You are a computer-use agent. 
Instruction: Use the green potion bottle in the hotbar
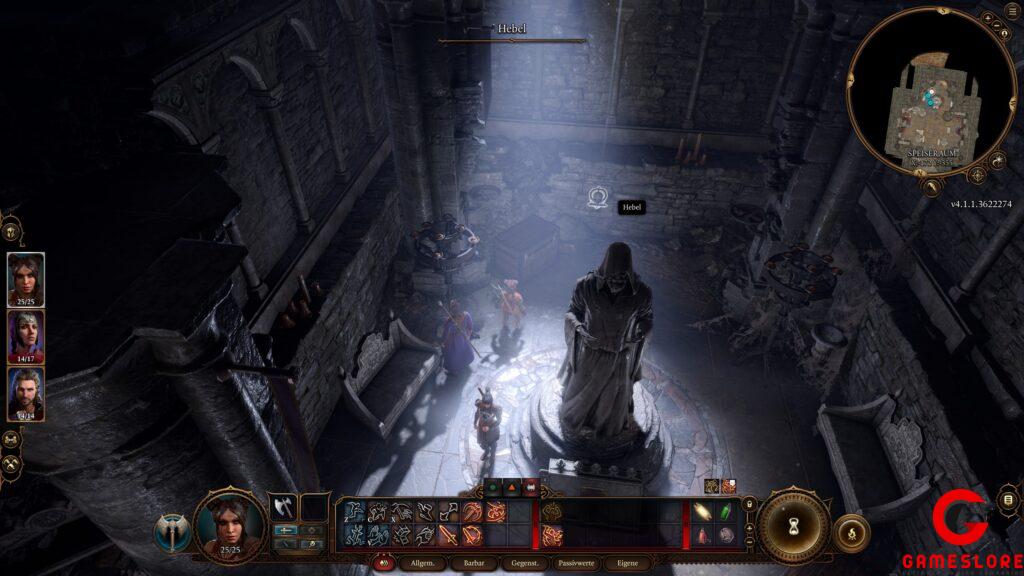726,510
